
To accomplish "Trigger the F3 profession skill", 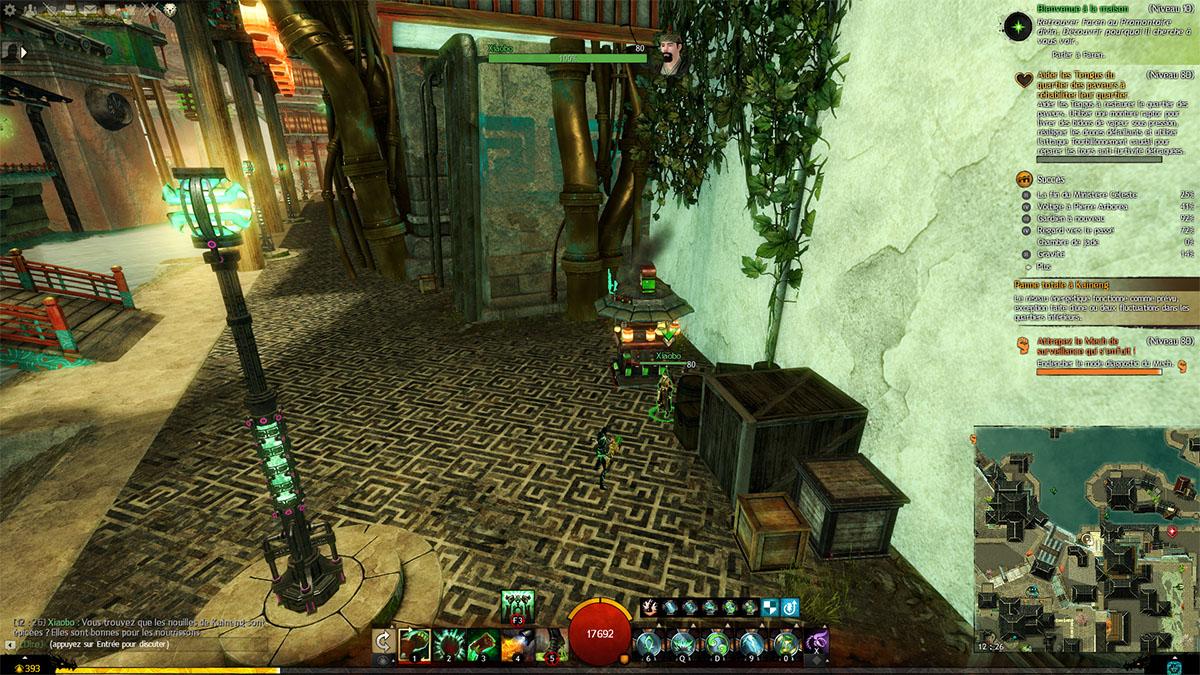I will (517, 606).
